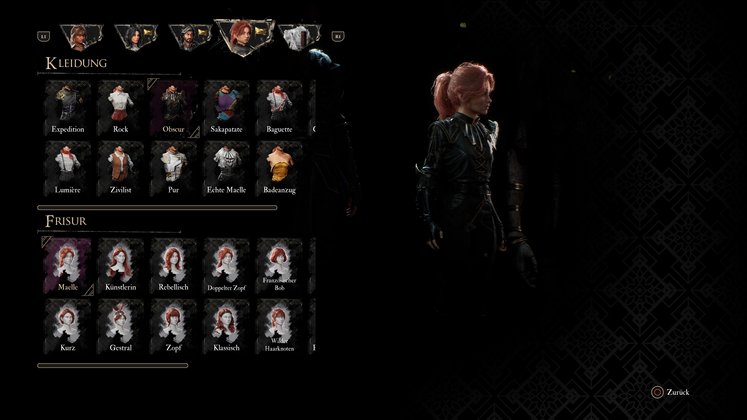Choose the Zivilist outfit

pyautogui.click(x=120, y=166)
